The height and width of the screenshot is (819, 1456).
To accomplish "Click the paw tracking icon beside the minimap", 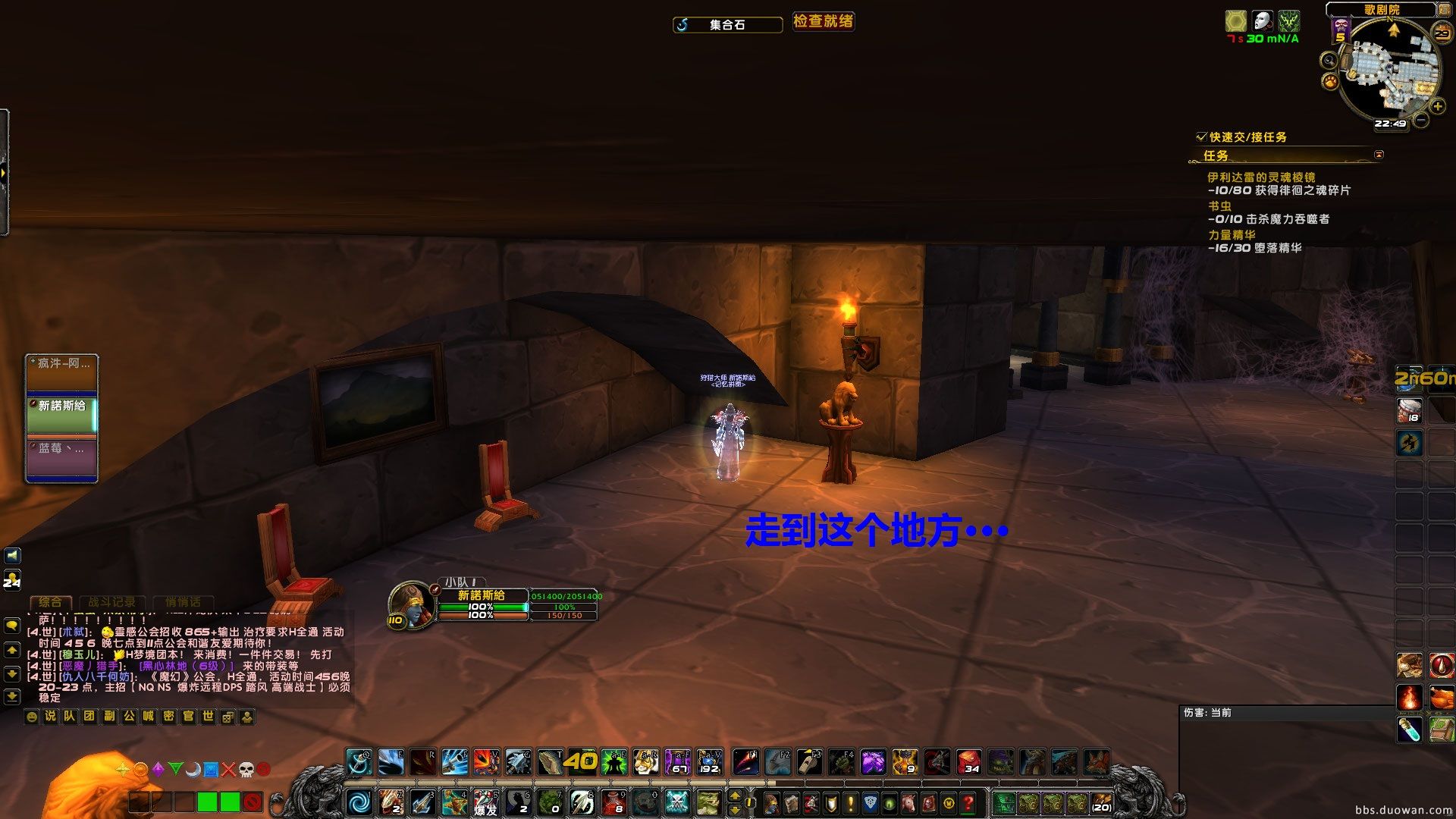I will point(1329,83).
